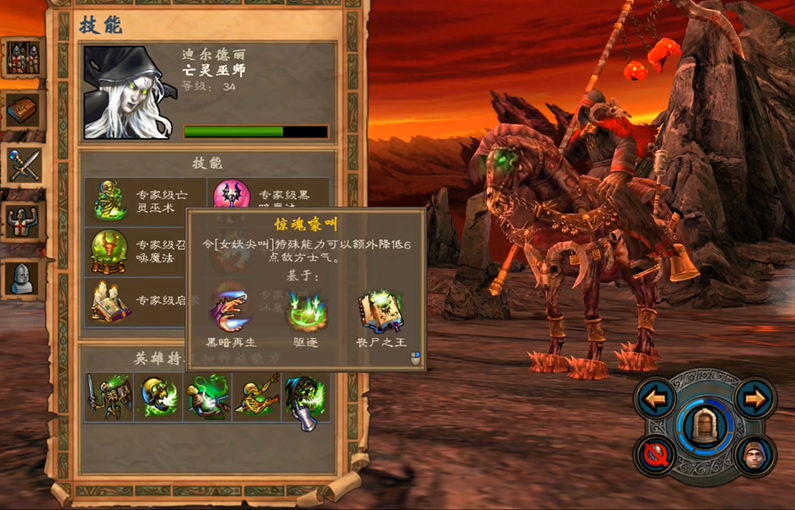
Task: Dismiss the hero with the red crossed-out button
Action: click(x=658, y=456)
